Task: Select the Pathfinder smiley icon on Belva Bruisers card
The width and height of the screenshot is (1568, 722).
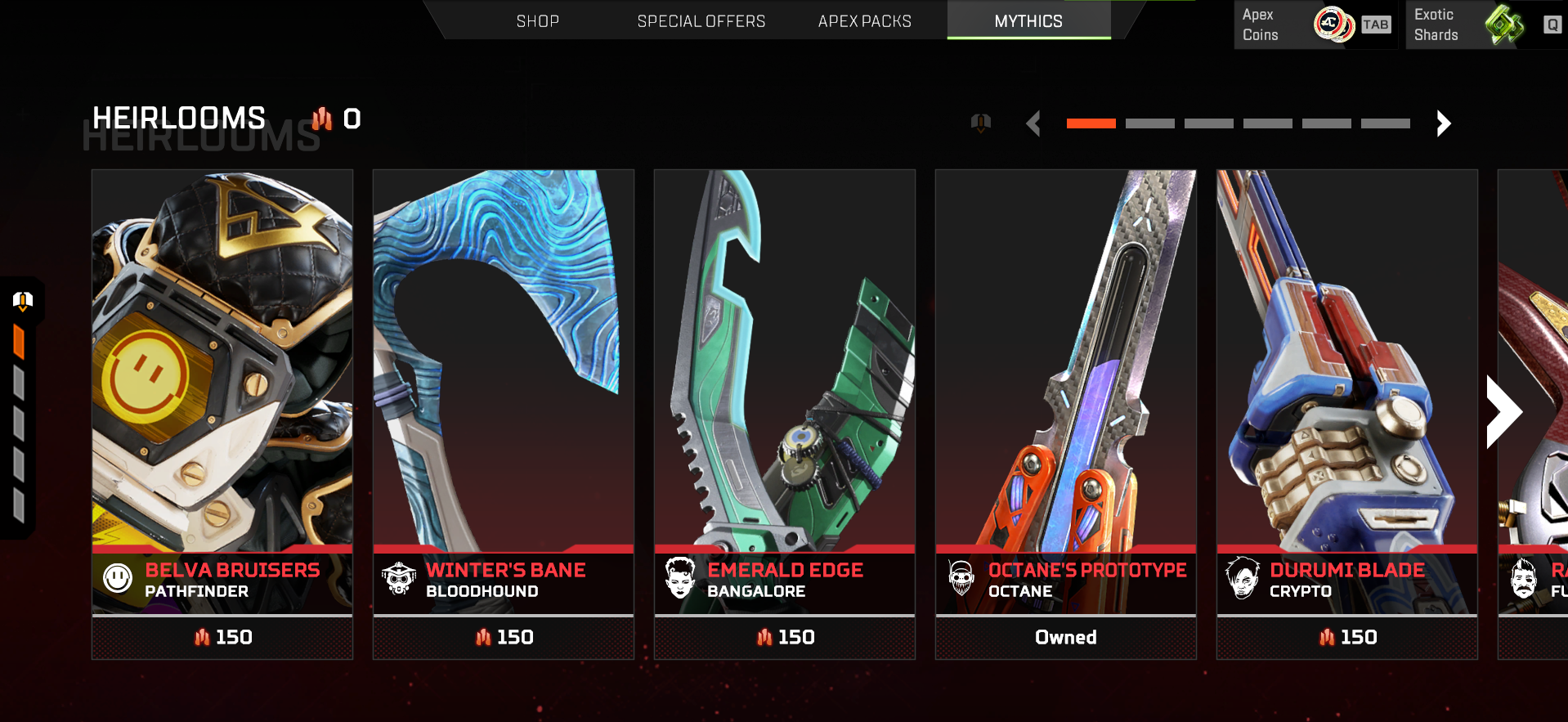Action: (119, 578)
